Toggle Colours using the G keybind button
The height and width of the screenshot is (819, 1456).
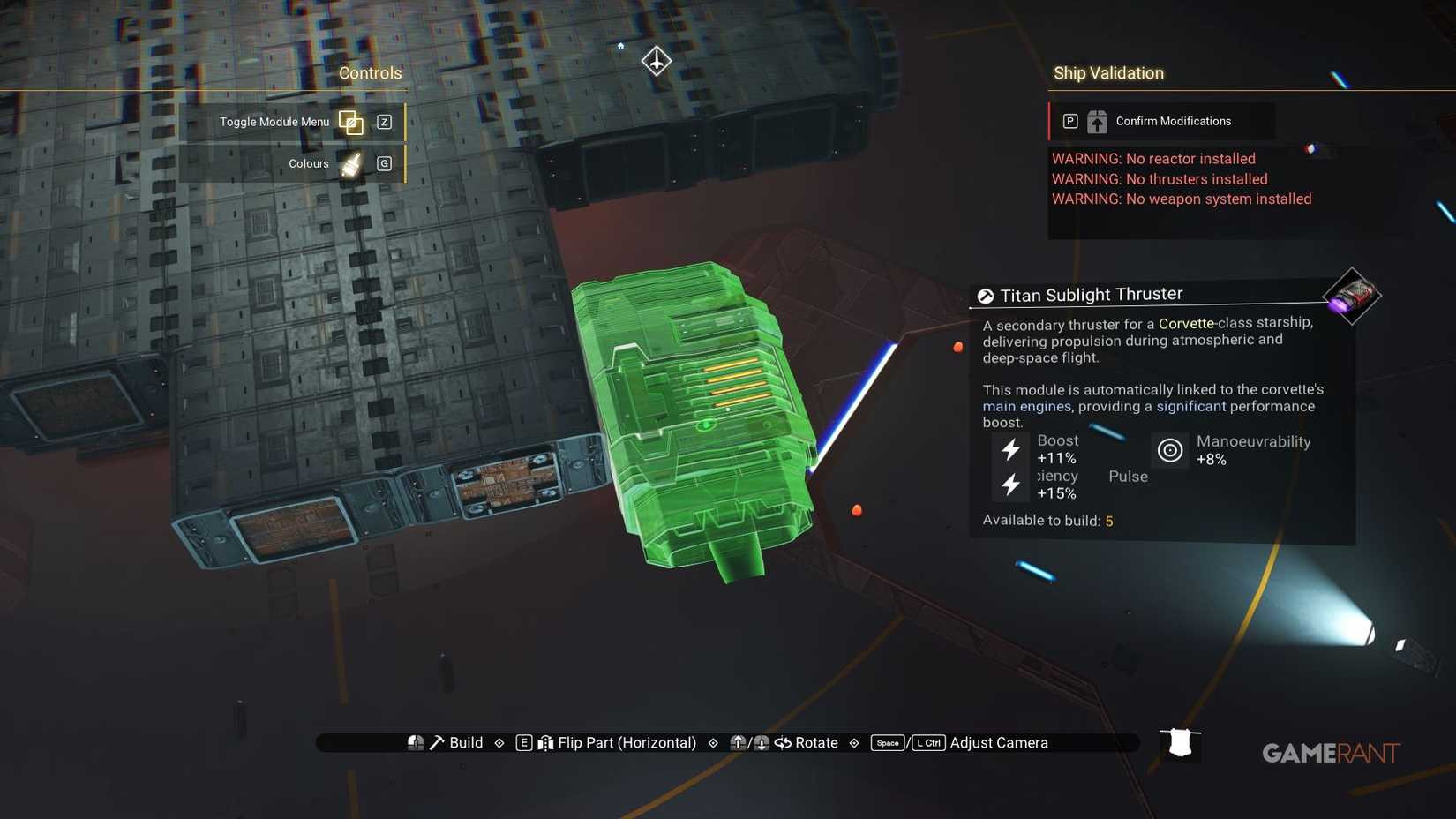(x=384, y=162)
